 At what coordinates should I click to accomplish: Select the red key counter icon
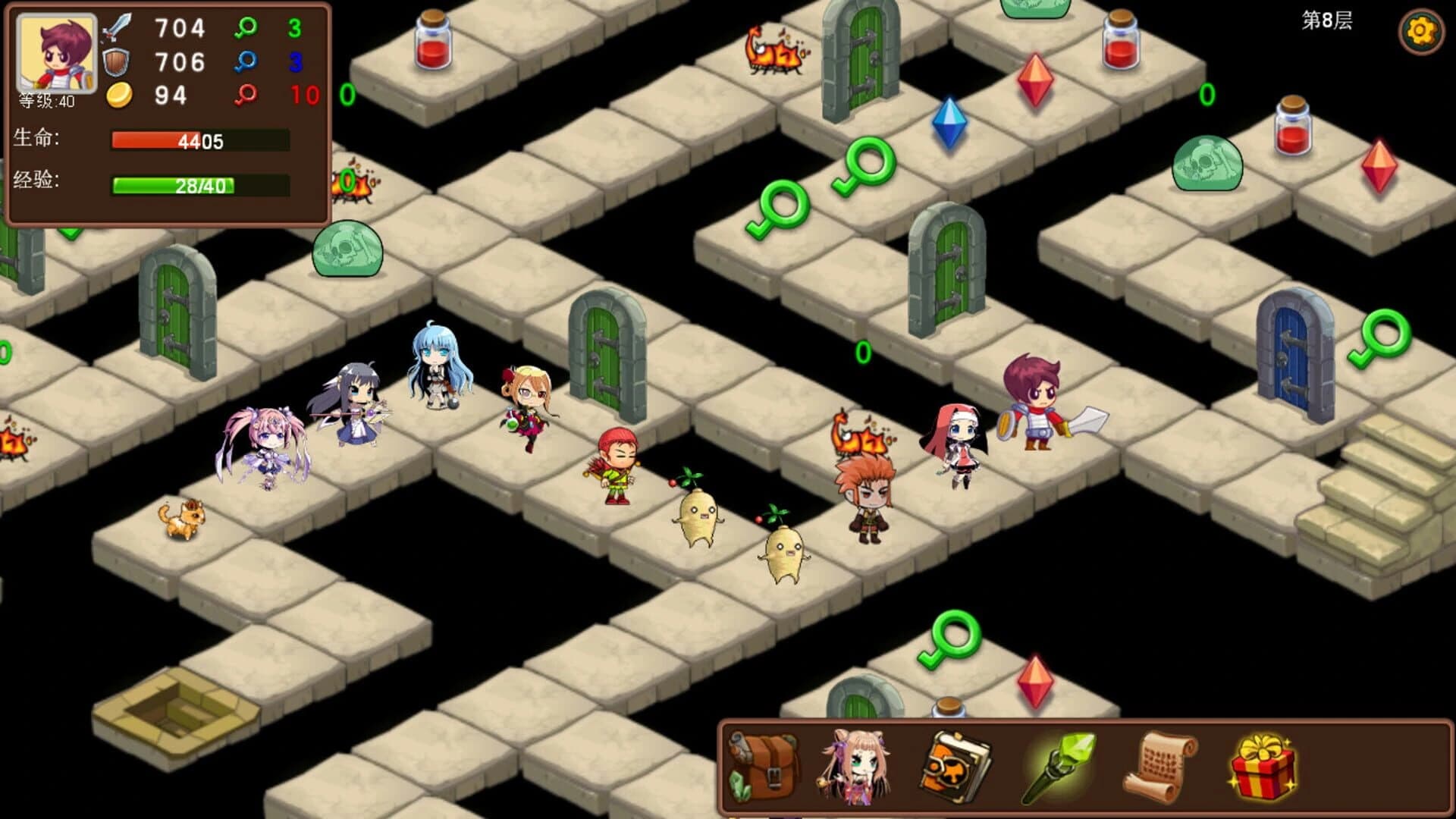pyautogui.click(x=246, y=93)
